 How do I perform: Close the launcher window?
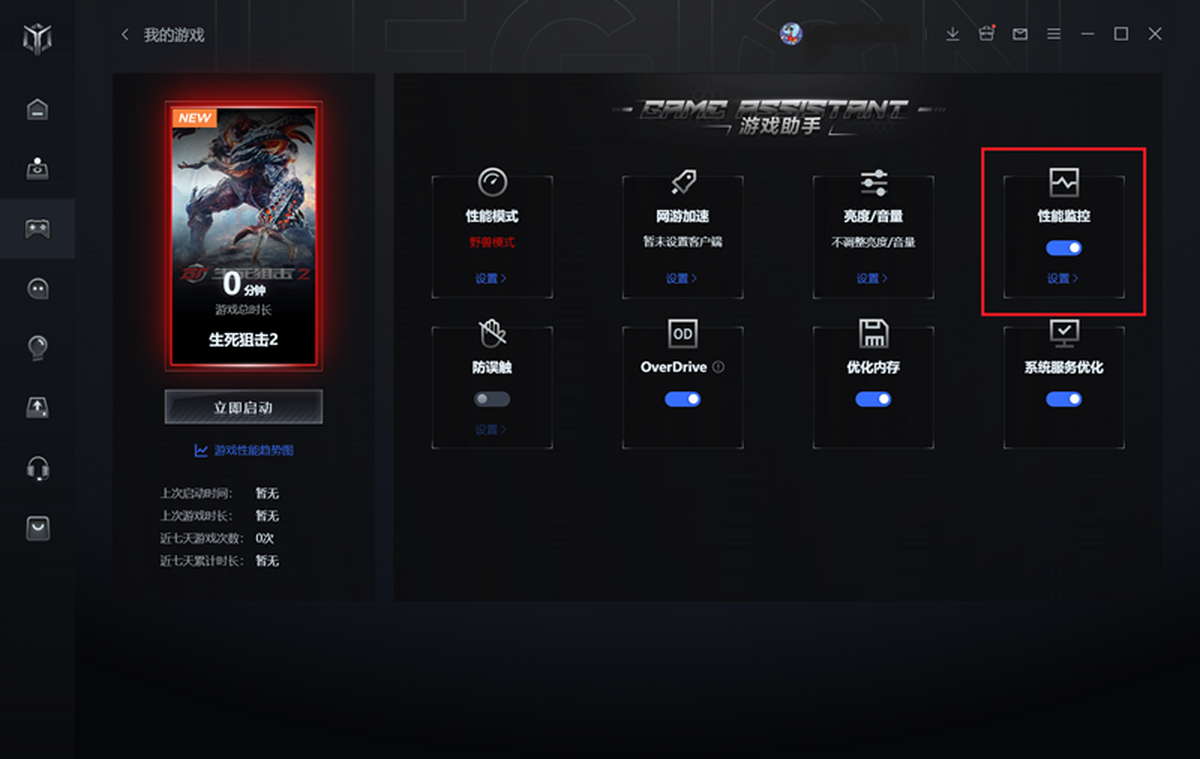[1155, 34]
